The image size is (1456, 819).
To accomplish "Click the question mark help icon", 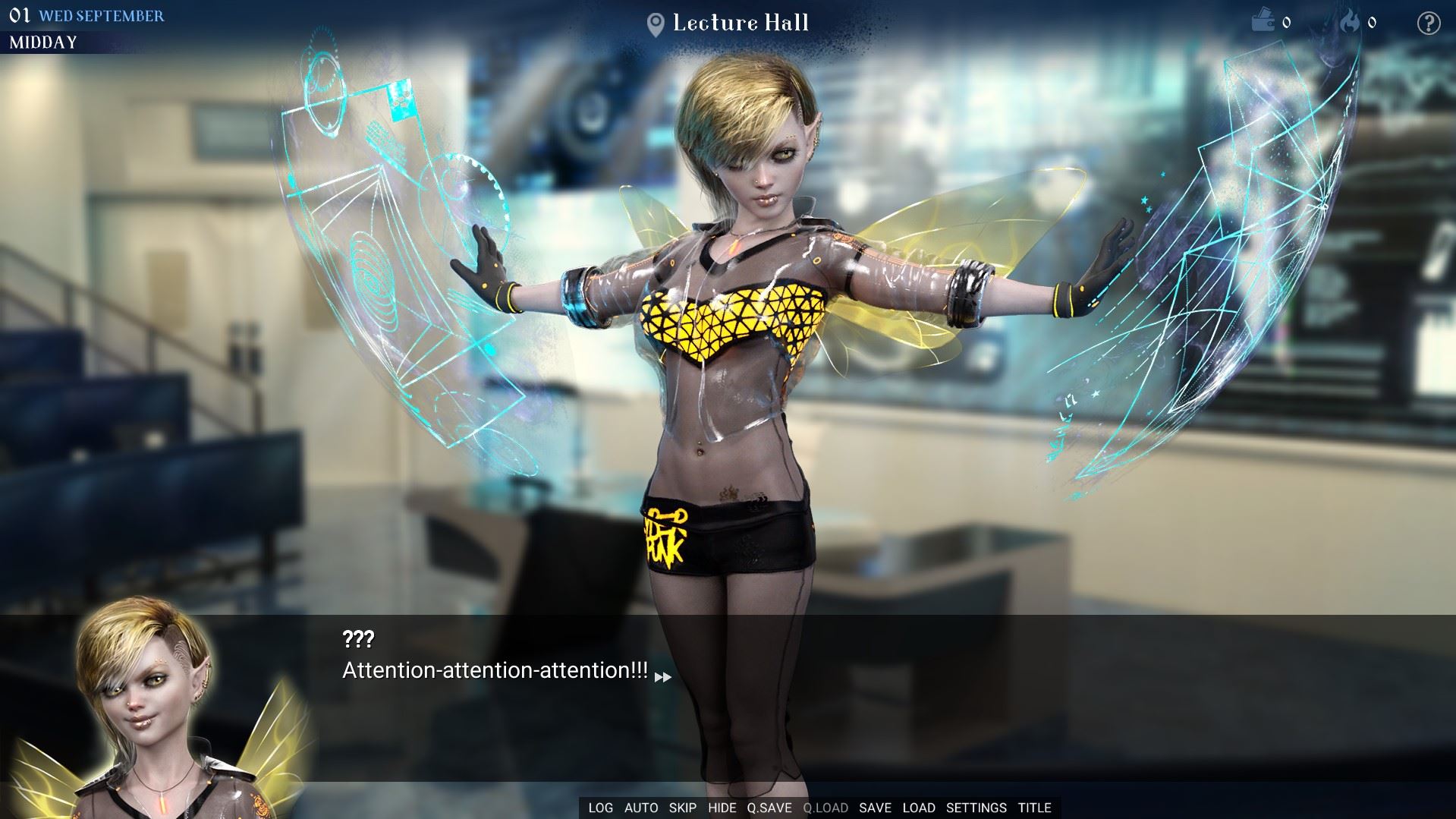I will [x=1429, y=23].
